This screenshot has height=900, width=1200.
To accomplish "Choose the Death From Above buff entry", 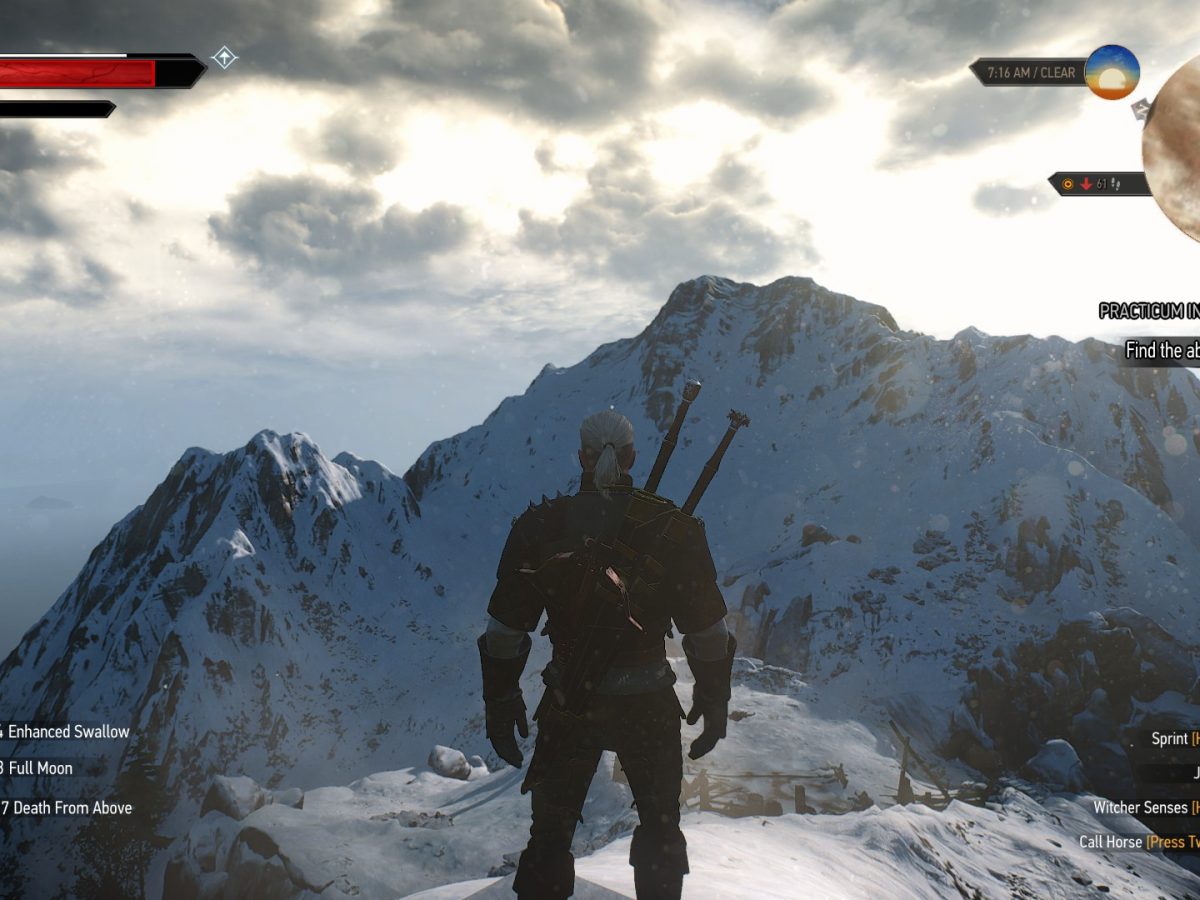I will click(x=69, y=808).
